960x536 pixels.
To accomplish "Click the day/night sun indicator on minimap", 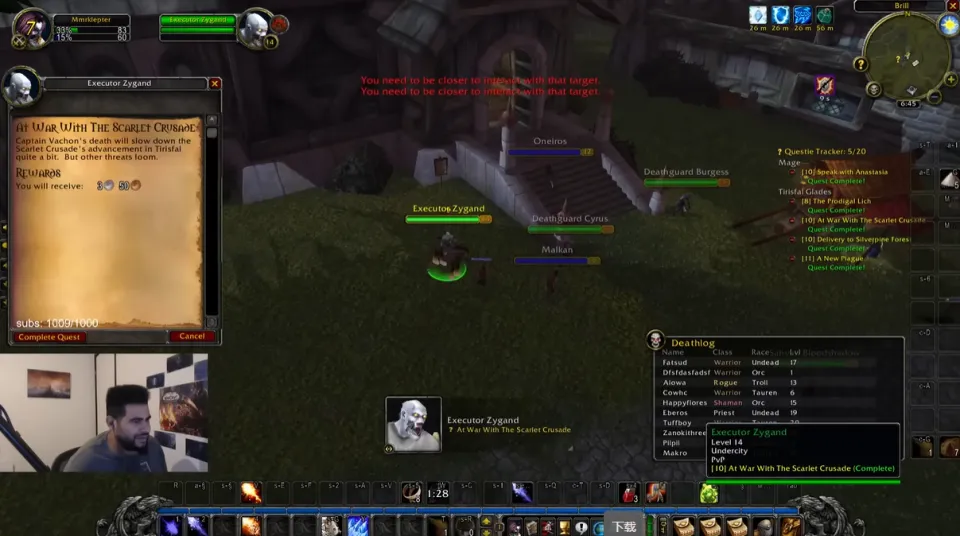I will click(x=948, y=26).
